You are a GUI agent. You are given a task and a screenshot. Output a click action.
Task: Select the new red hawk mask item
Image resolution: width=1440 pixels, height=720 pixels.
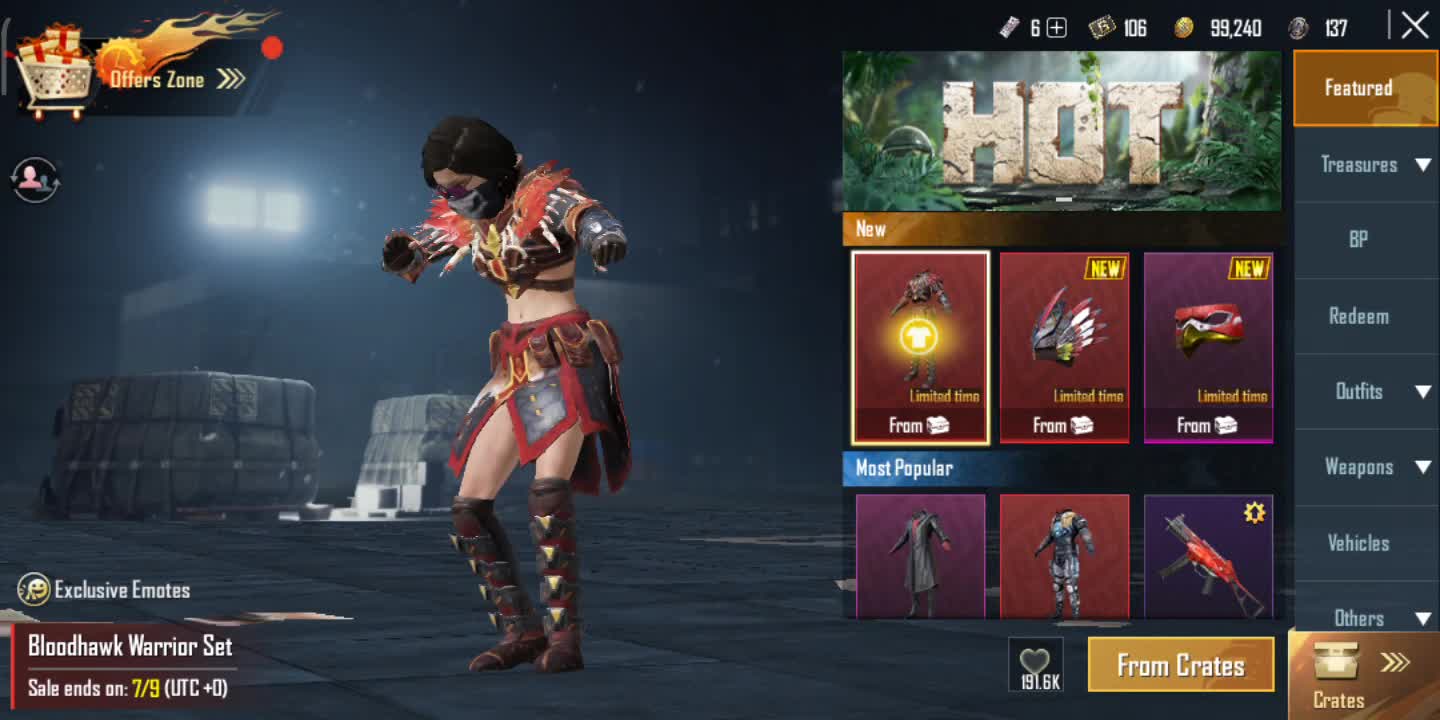coord(1208,347)
